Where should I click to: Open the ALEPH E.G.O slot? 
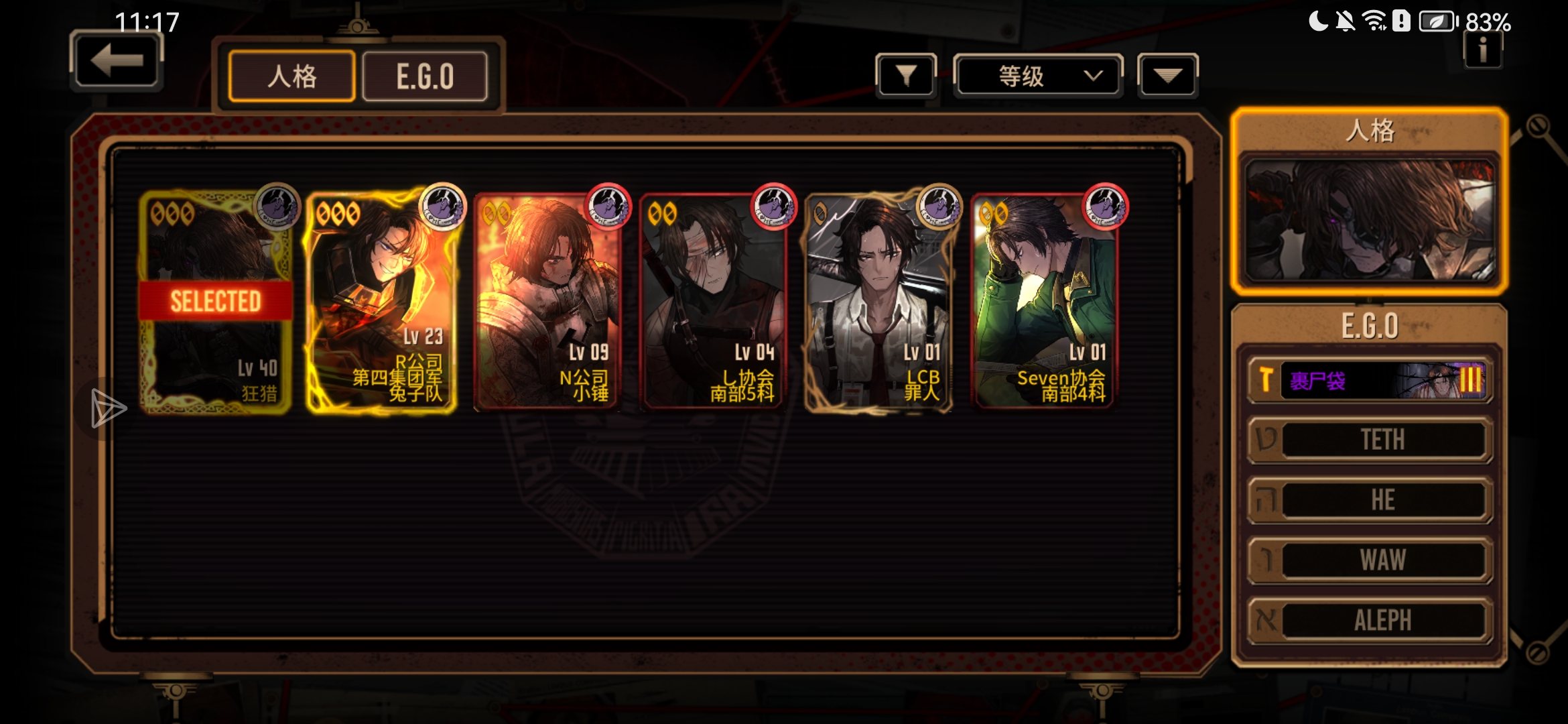point(1370,621)
